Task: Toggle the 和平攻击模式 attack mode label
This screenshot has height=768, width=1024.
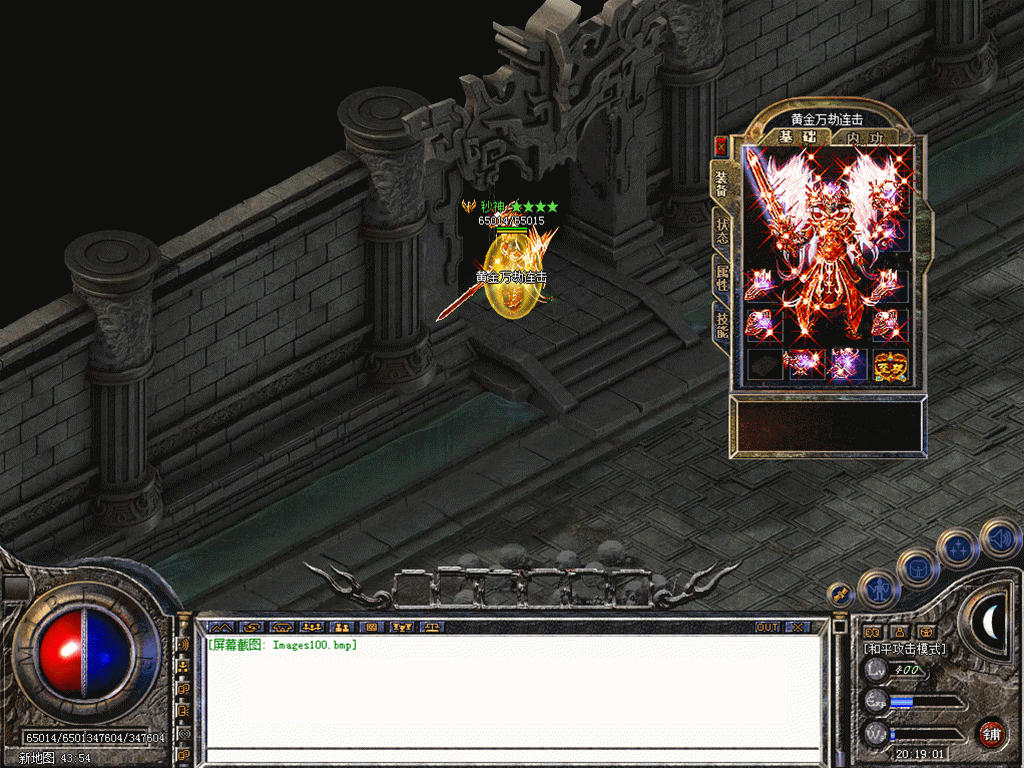Action: (905, 649)
